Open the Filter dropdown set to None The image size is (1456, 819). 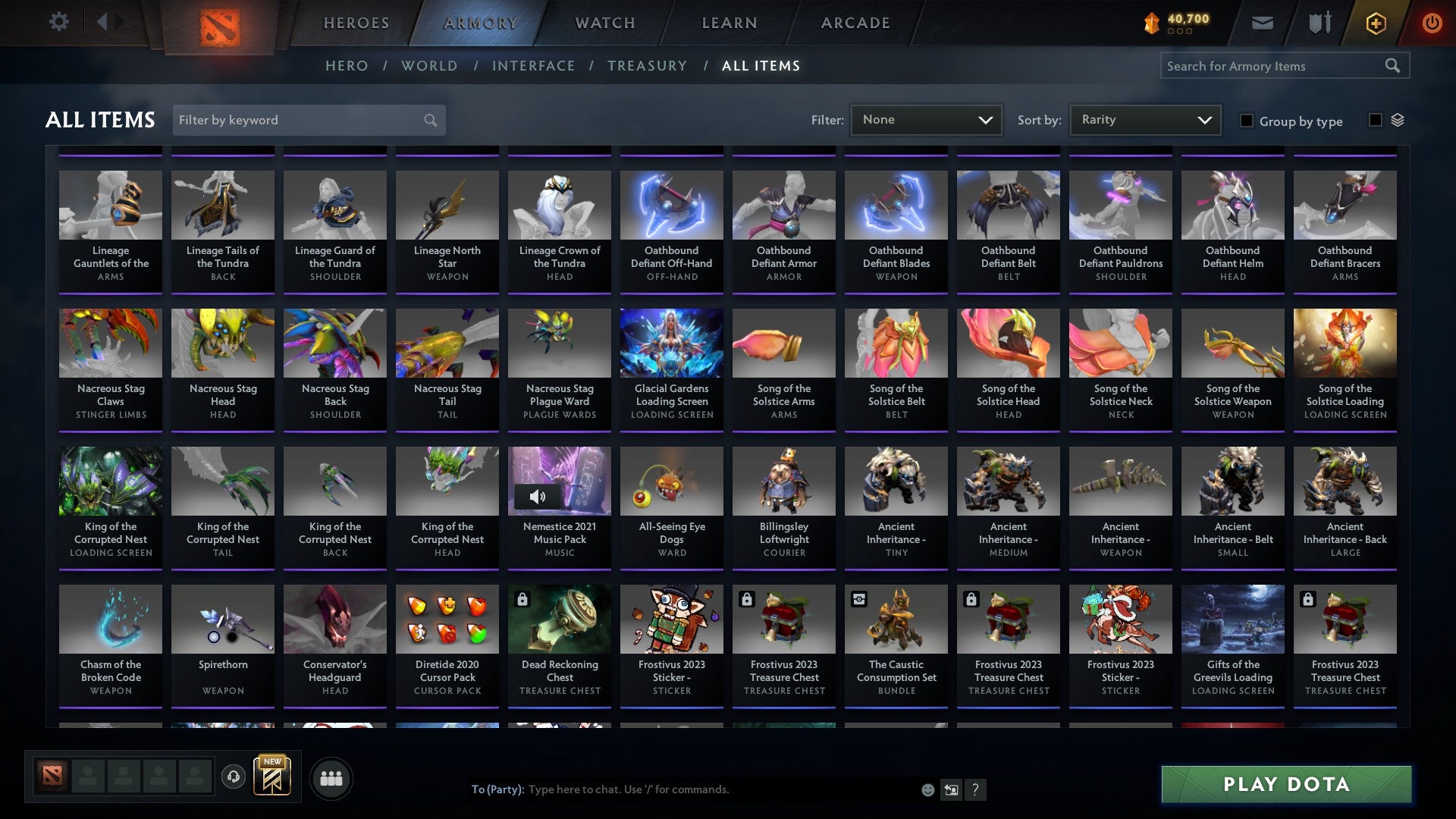click(926, 119)
